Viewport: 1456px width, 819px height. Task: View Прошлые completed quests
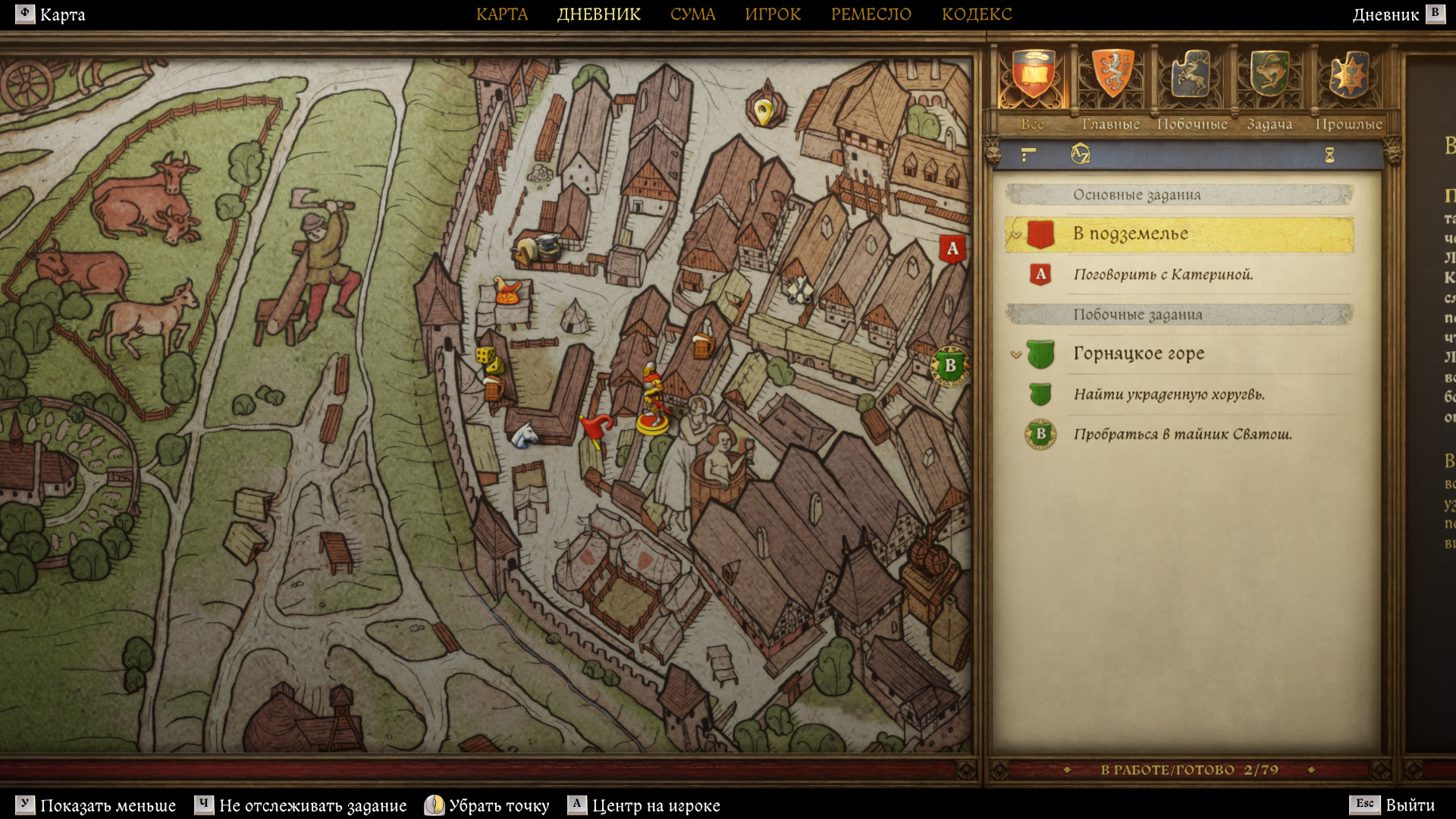point(1349,76)
